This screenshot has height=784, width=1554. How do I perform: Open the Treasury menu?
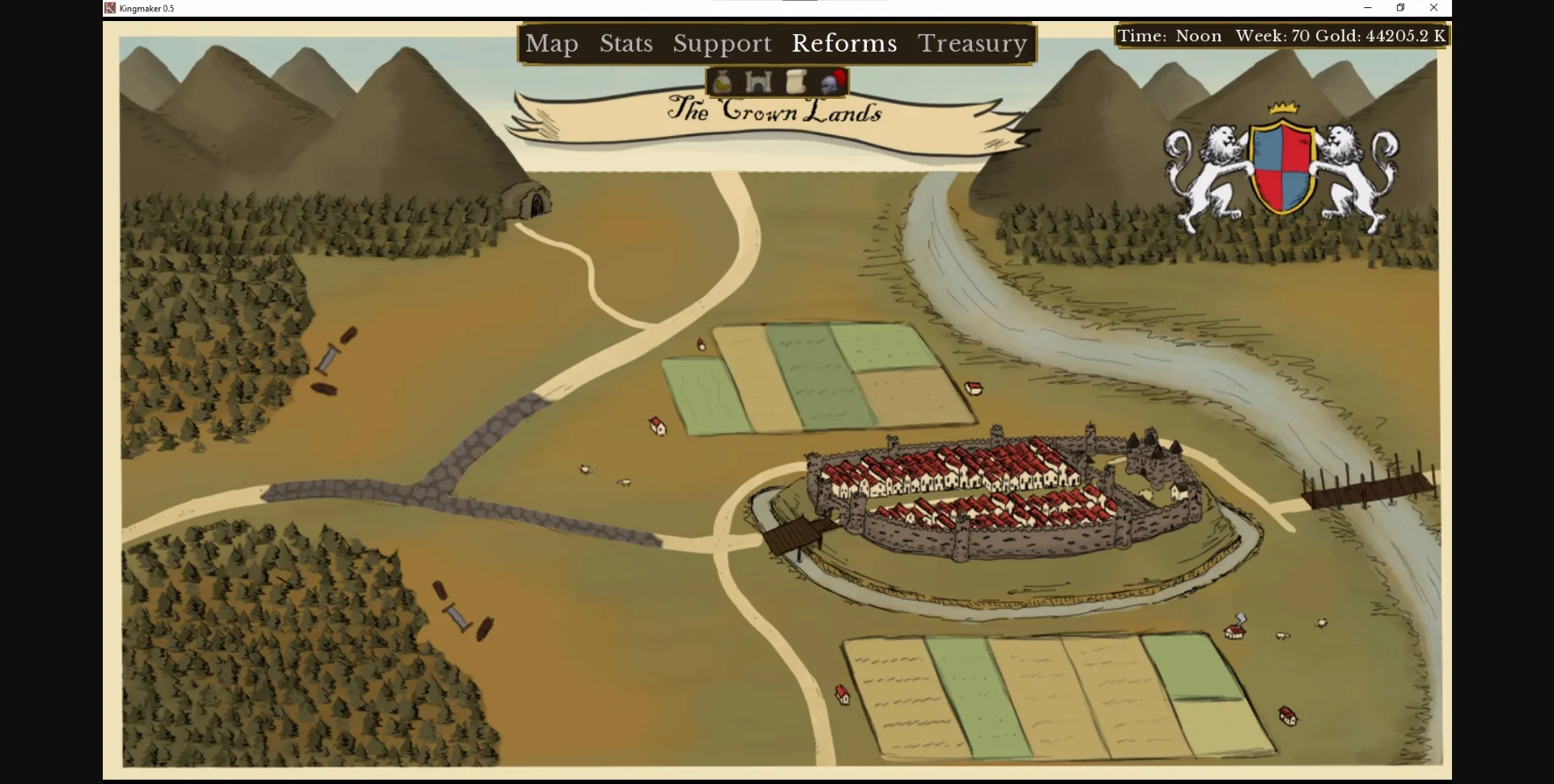[x=972, y=44]
